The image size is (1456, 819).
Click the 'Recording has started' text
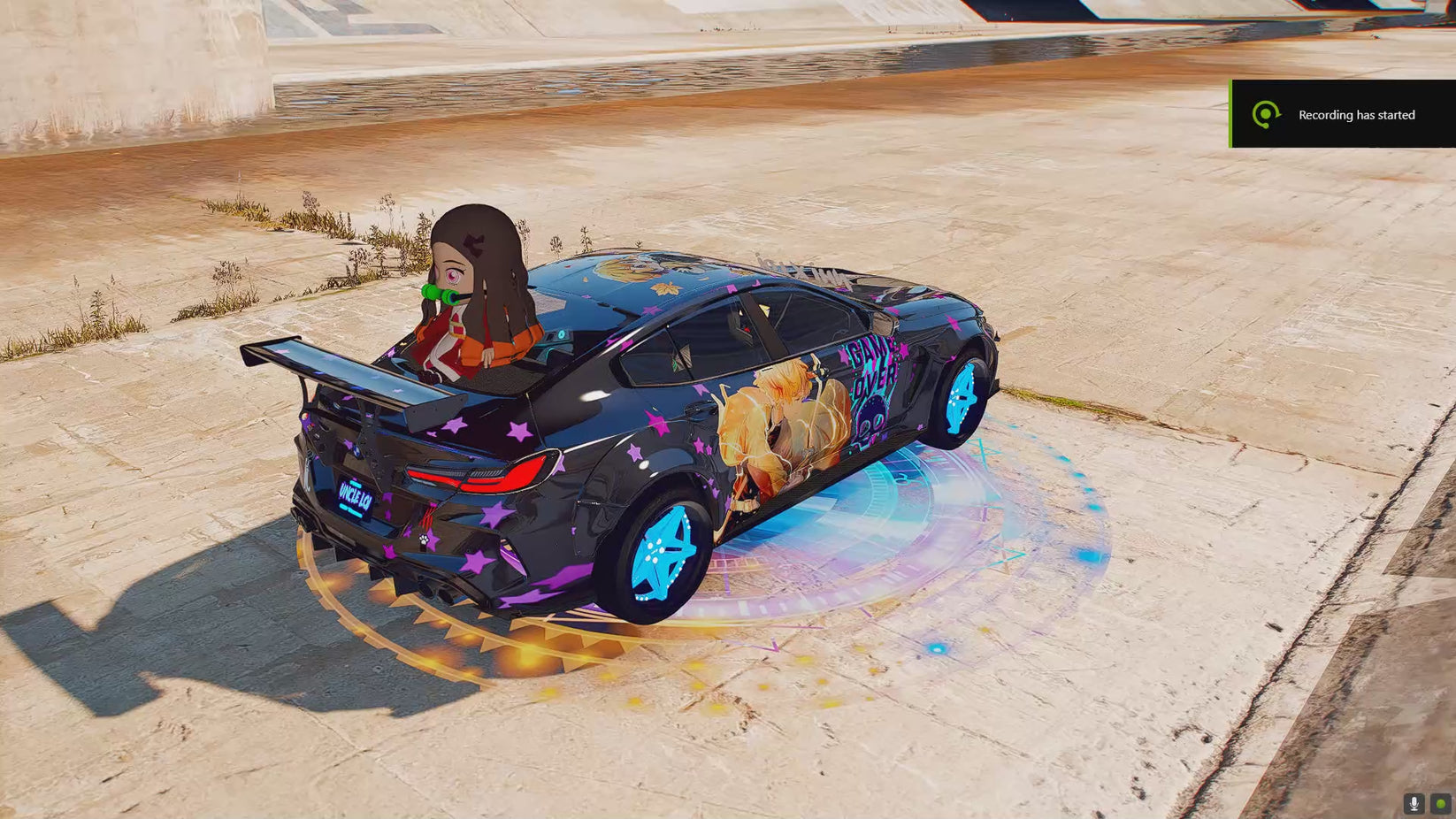click(1356, 115)
